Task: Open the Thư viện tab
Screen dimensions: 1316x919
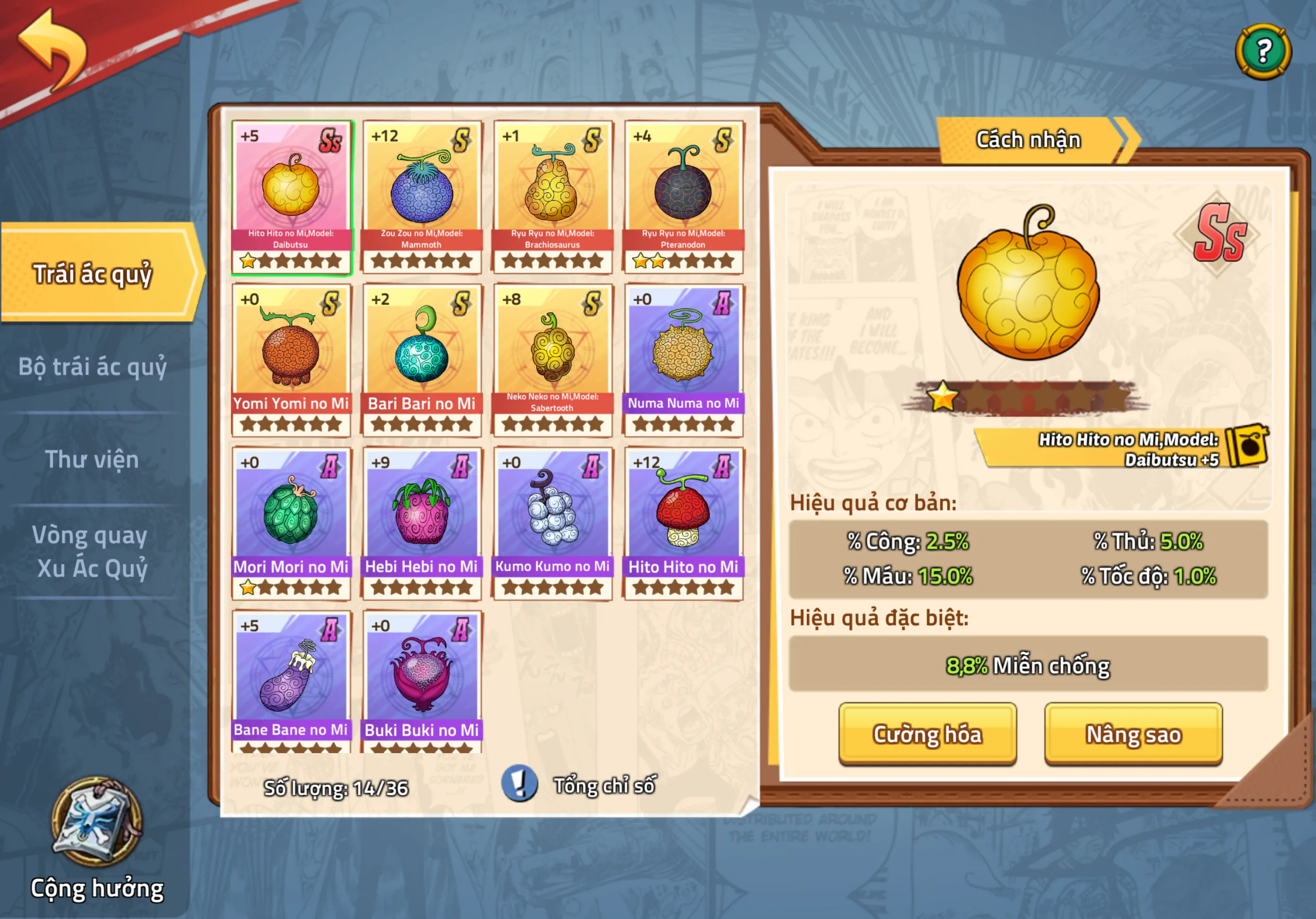Action: point(92,459)
